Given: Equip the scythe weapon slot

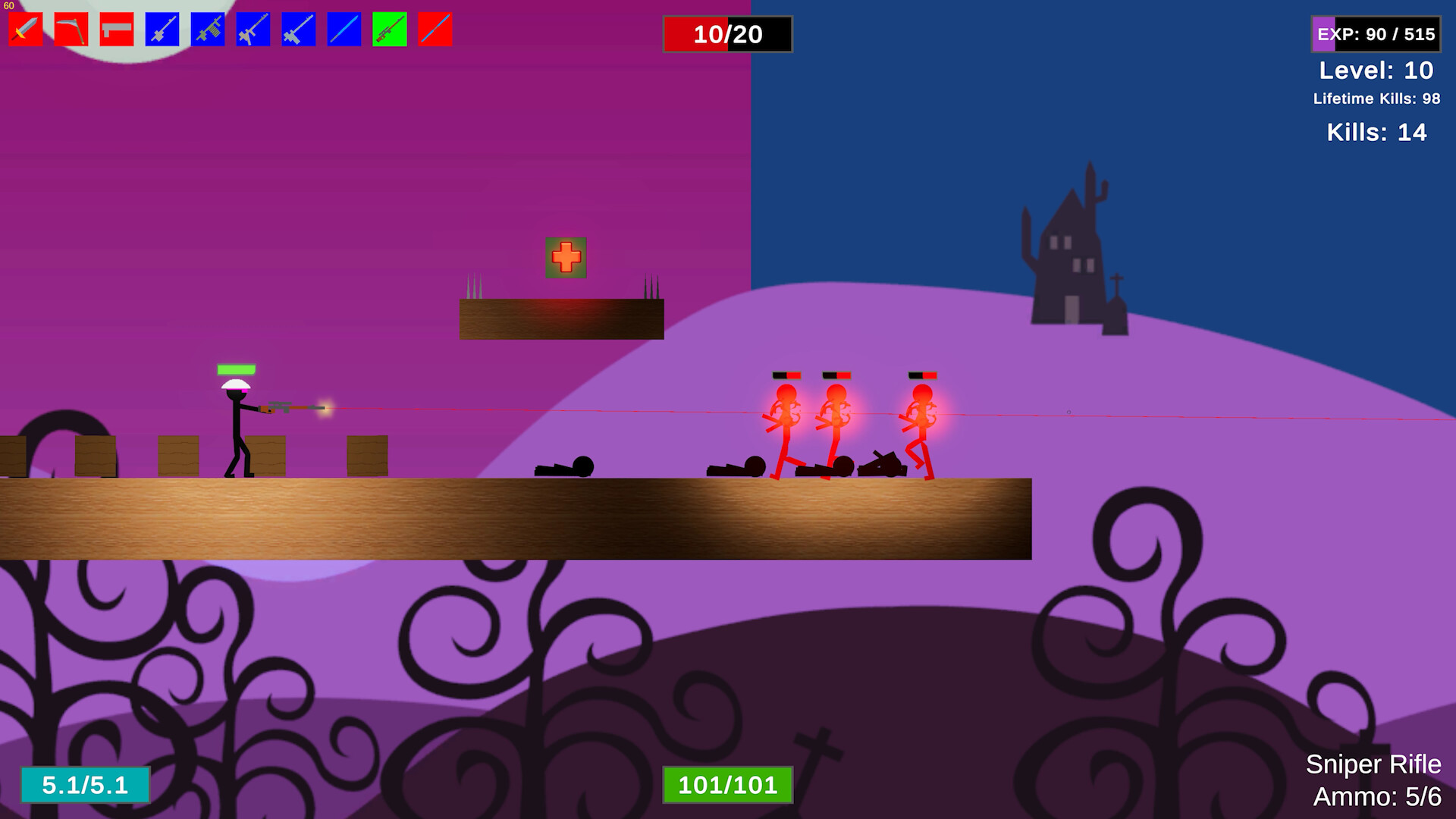Looking at the screenshot, I should click(71, 30).
